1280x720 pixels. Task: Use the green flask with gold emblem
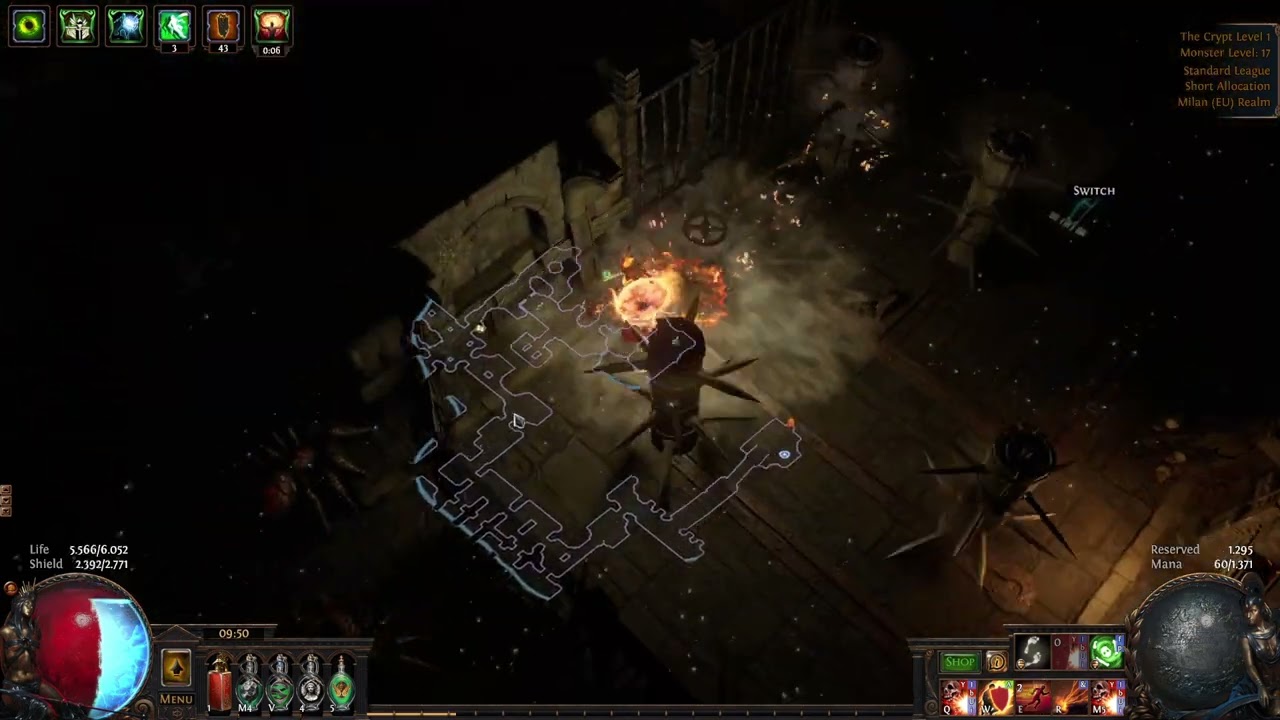tap(342, 685)
